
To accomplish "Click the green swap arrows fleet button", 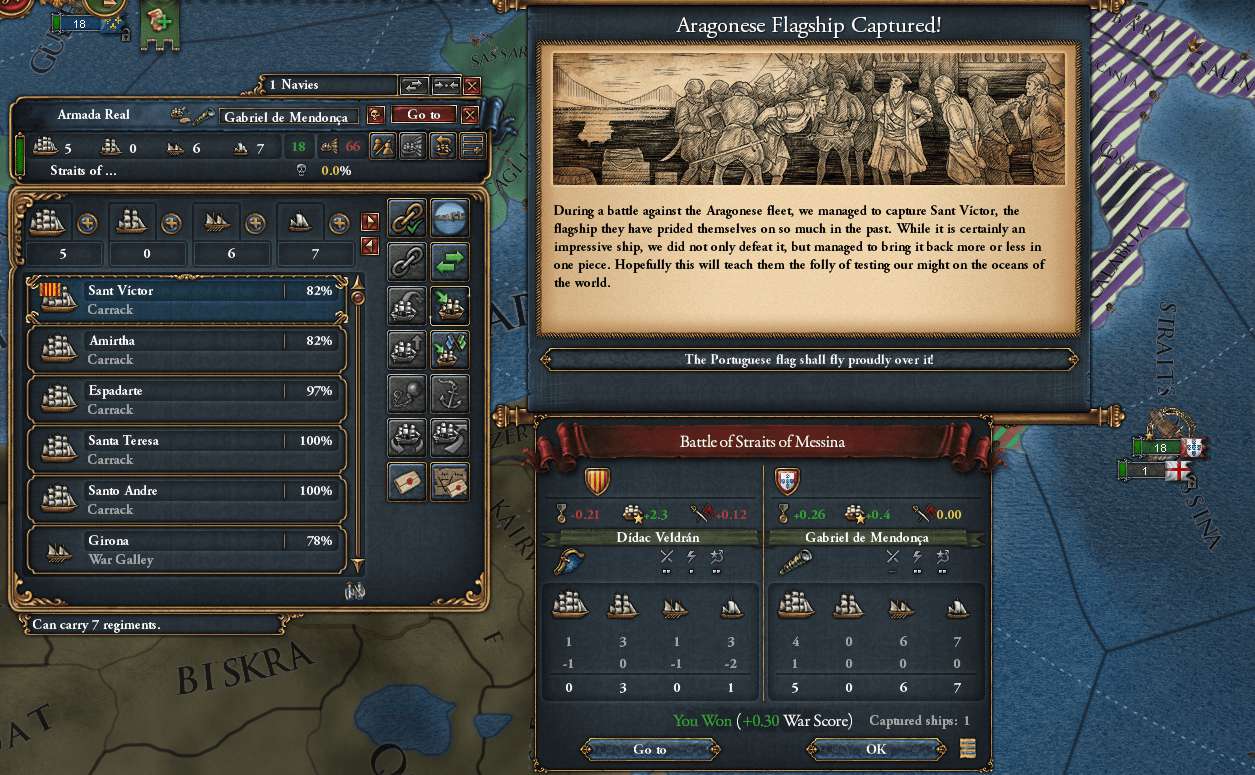I will click(450, 262).
